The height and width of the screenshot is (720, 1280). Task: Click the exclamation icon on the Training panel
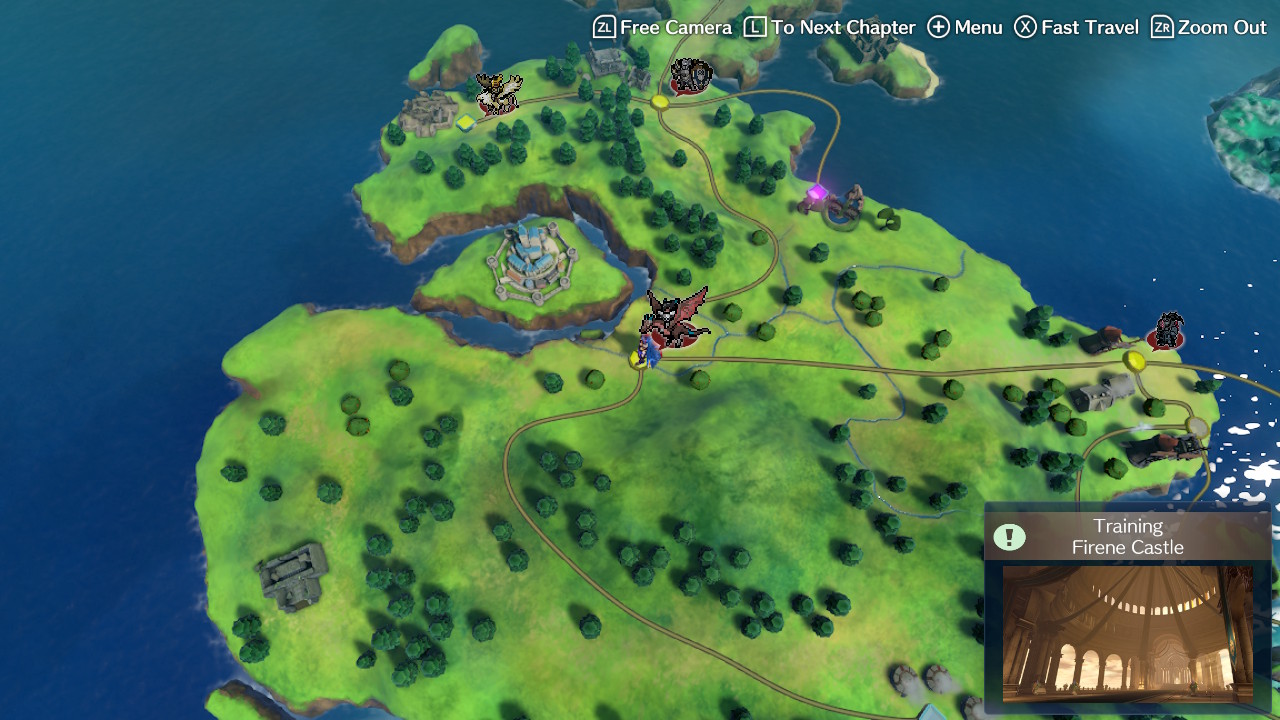[1010, 537]
